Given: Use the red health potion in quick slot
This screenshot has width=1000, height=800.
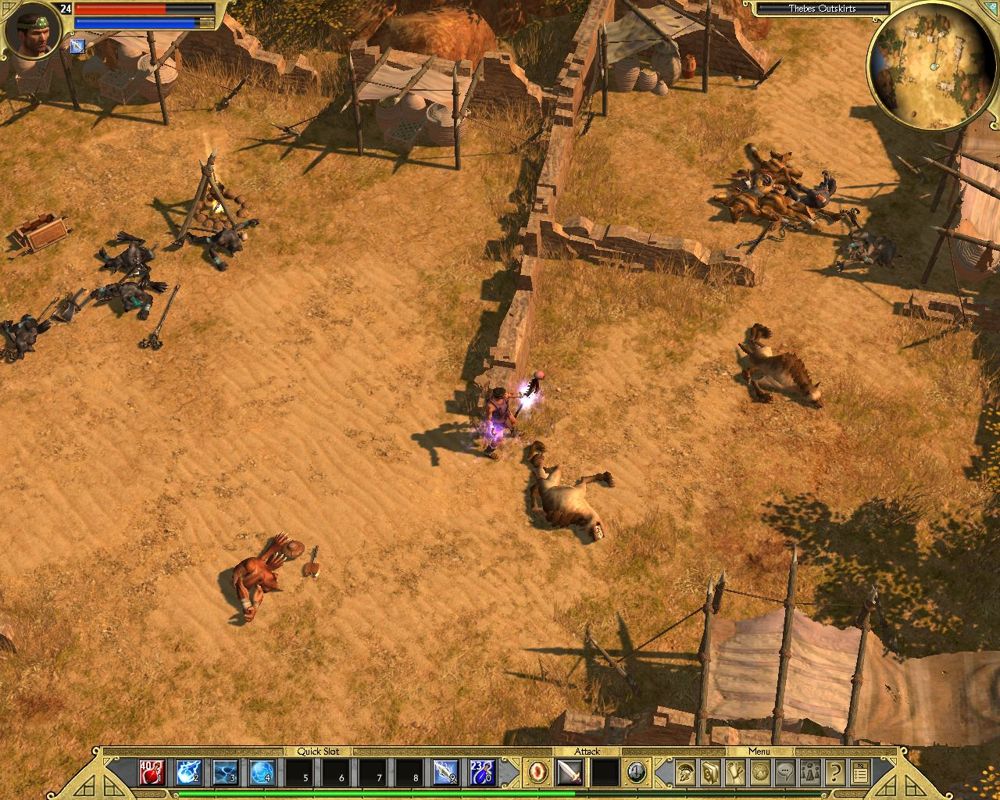Looking at the screenshot, I should coord(152,772).
